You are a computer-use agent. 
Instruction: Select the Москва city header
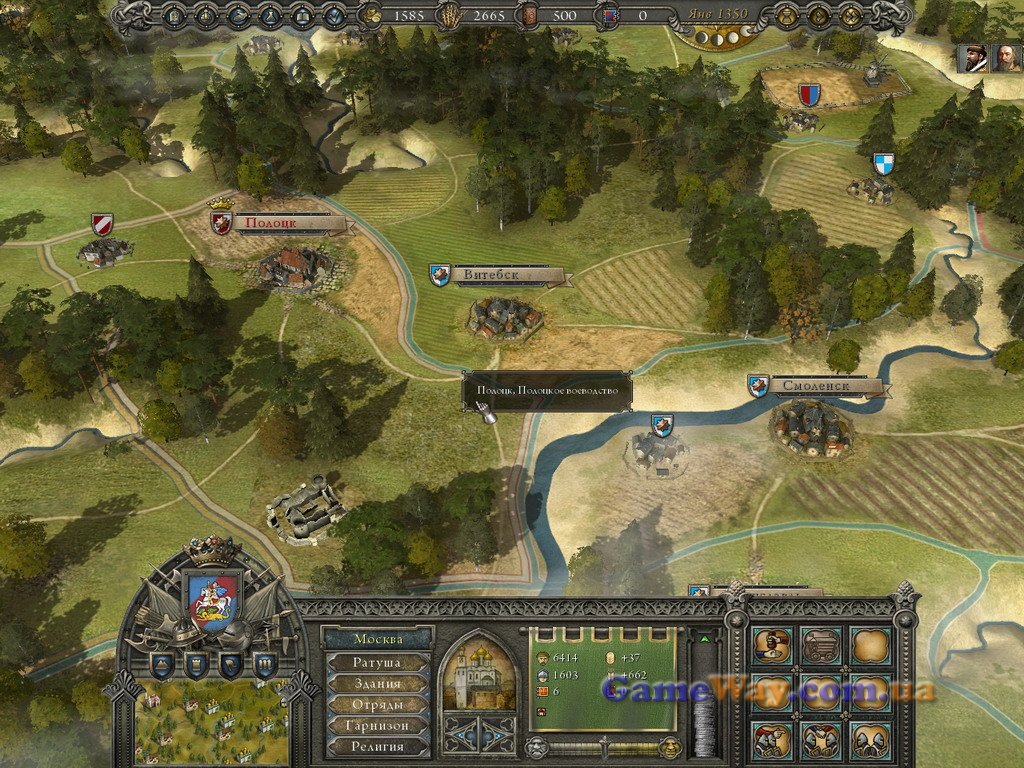(x=377, y=639)
